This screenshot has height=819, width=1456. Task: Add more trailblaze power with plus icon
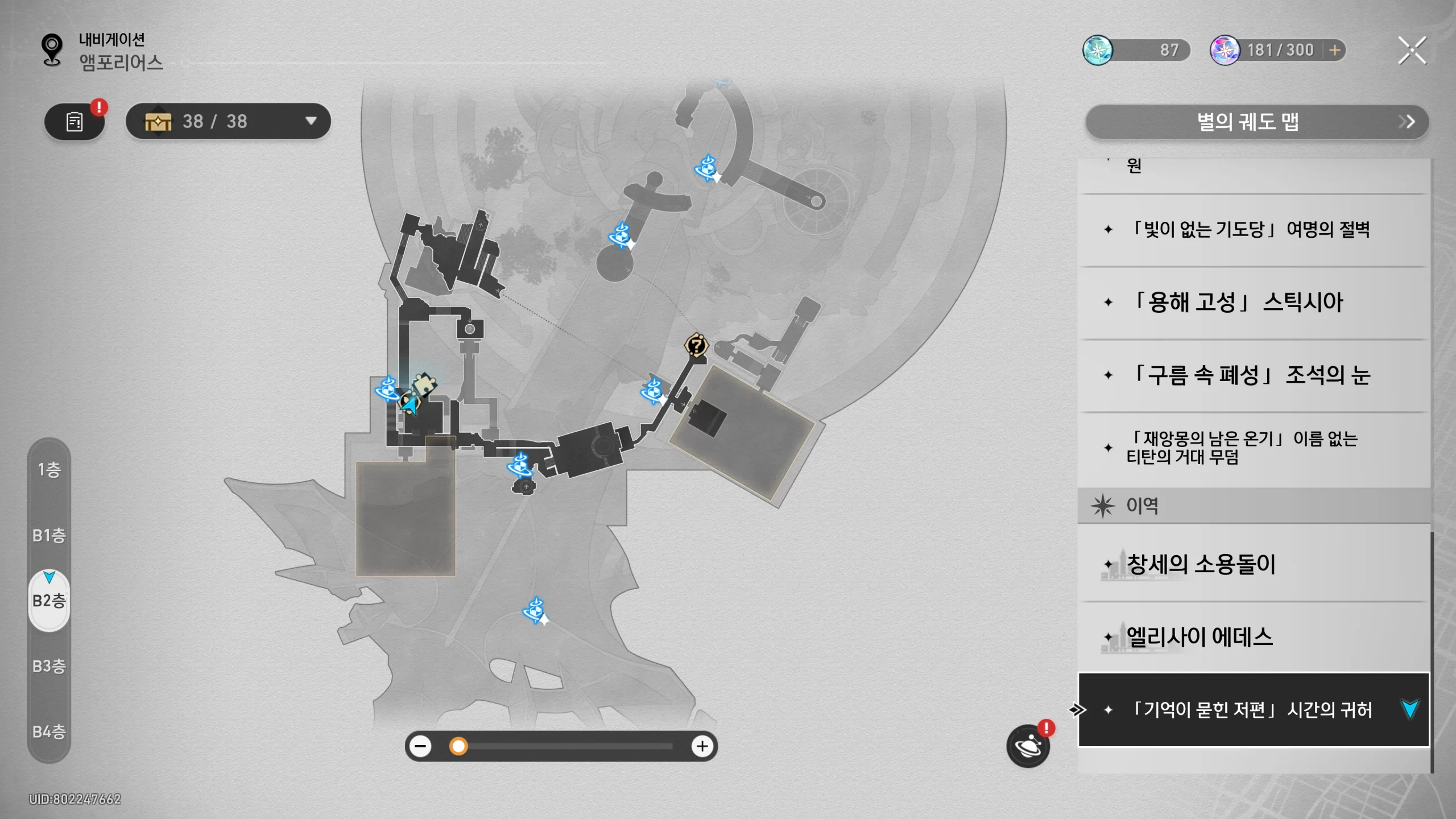[x=1335, y=51]
